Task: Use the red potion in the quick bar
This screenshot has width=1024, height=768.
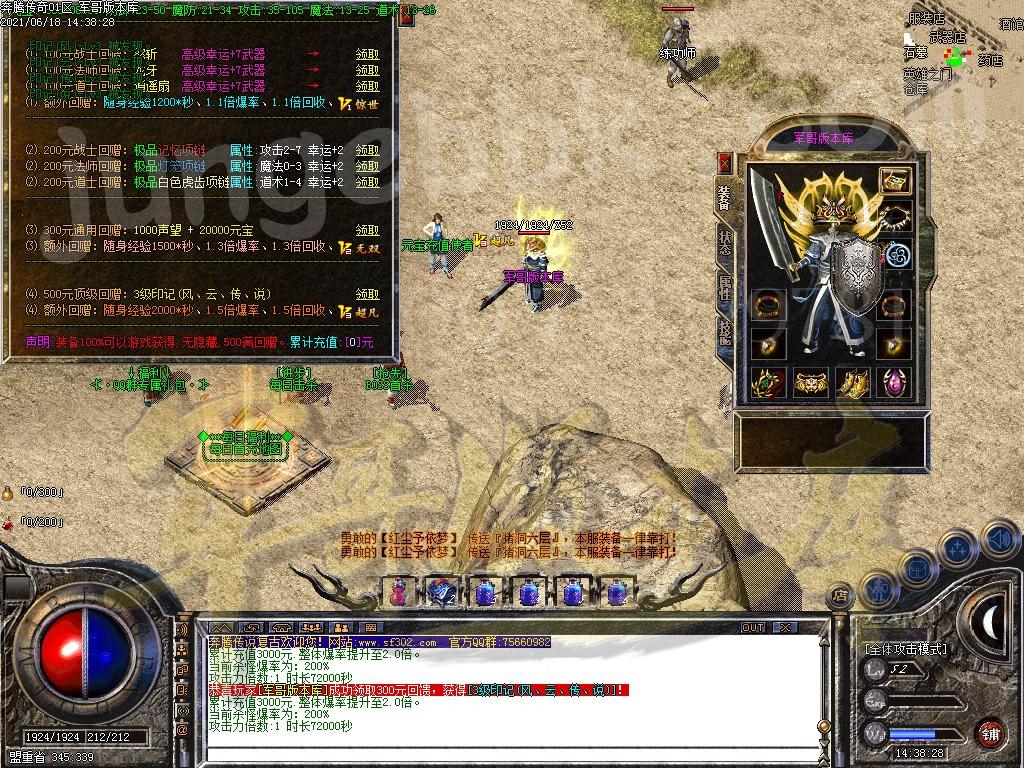Action: (x=398, y=592)
